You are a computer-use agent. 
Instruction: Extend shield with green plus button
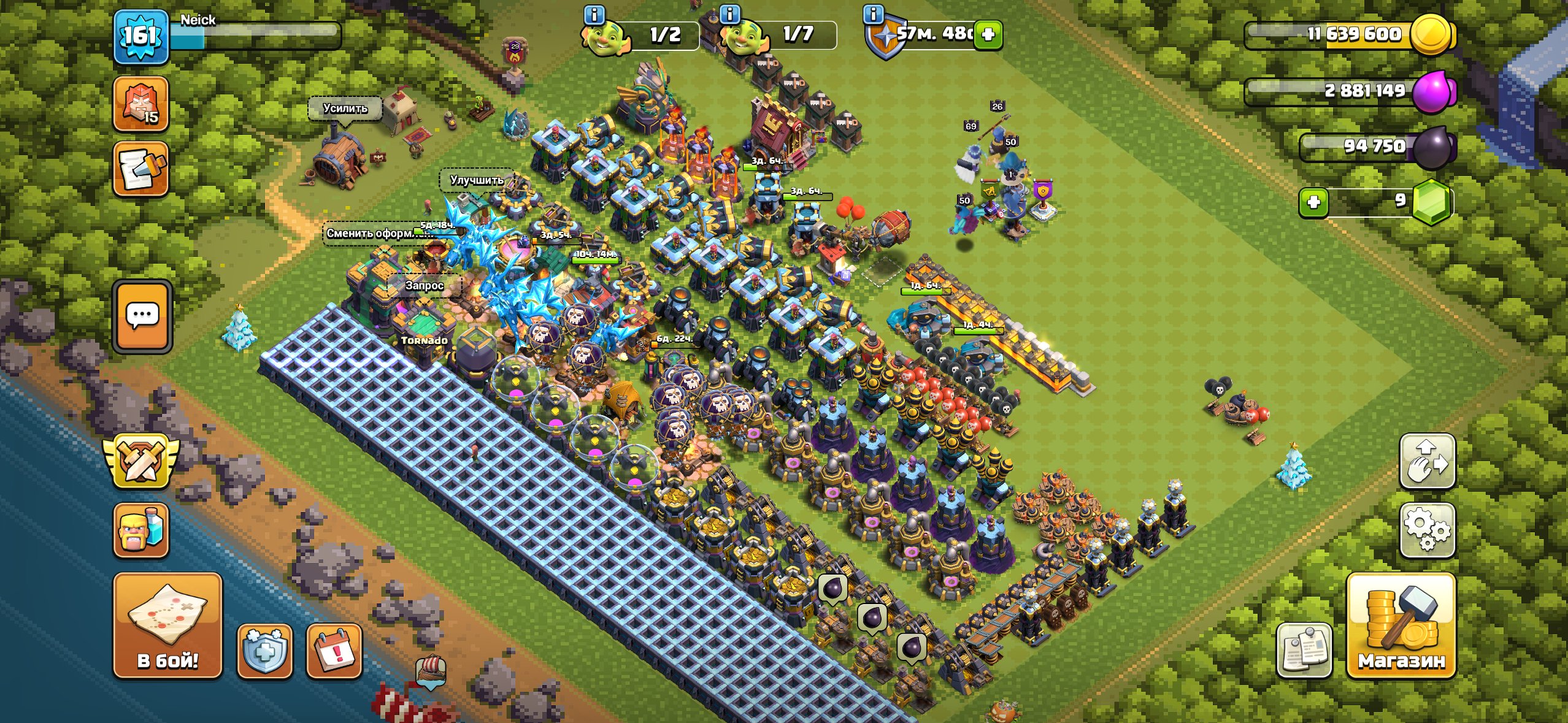tap(988, 34)
